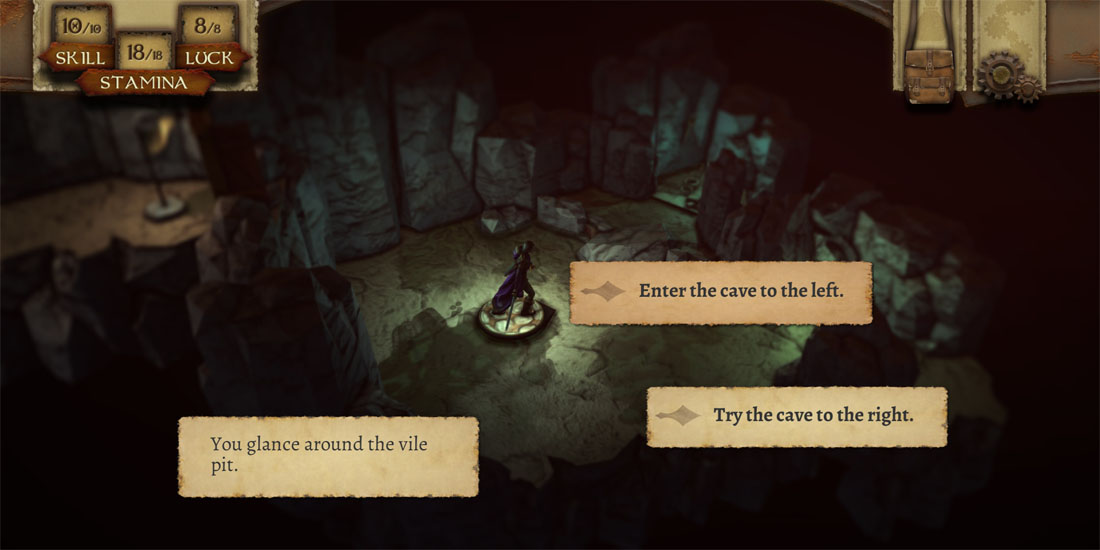The height and width of the screenshot is (550, 1100).
Task: Open the backpack inventory
Action: tap(928, 77)
